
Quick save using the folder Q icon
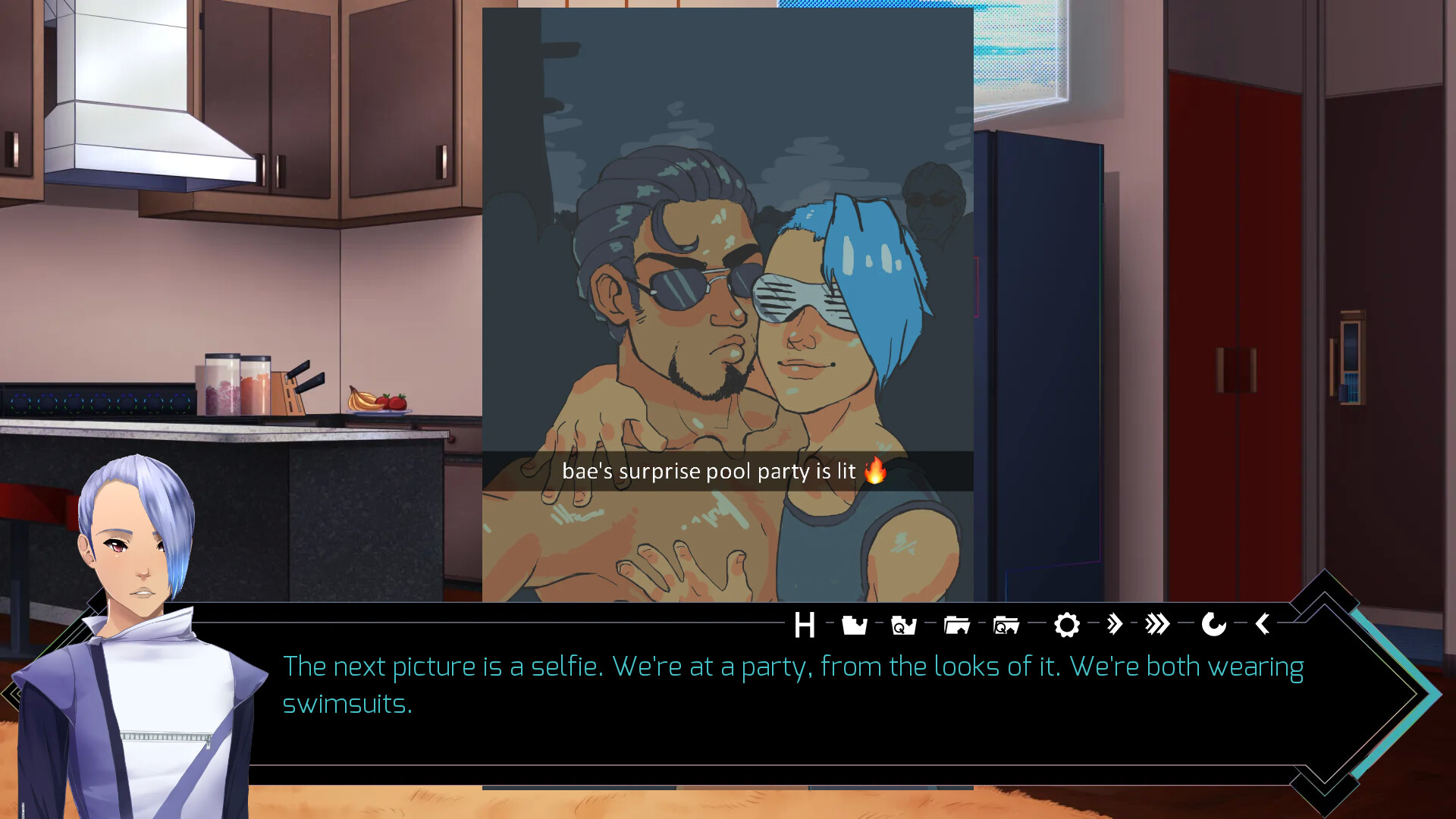tap(904, 626)
